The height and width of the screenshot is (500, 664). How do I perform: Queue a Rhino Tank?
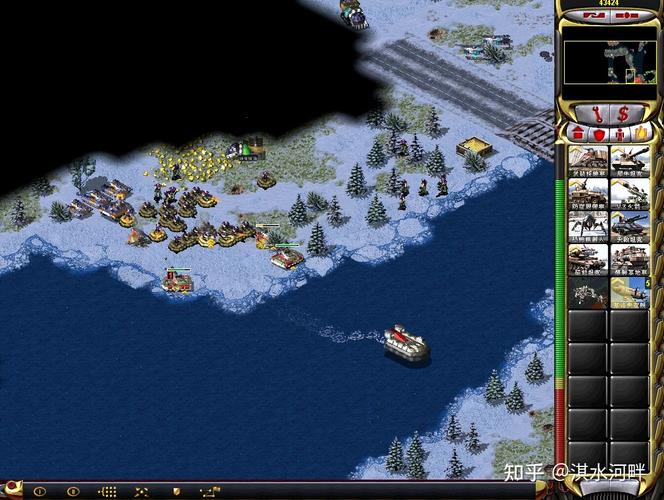tap(630, 161)
